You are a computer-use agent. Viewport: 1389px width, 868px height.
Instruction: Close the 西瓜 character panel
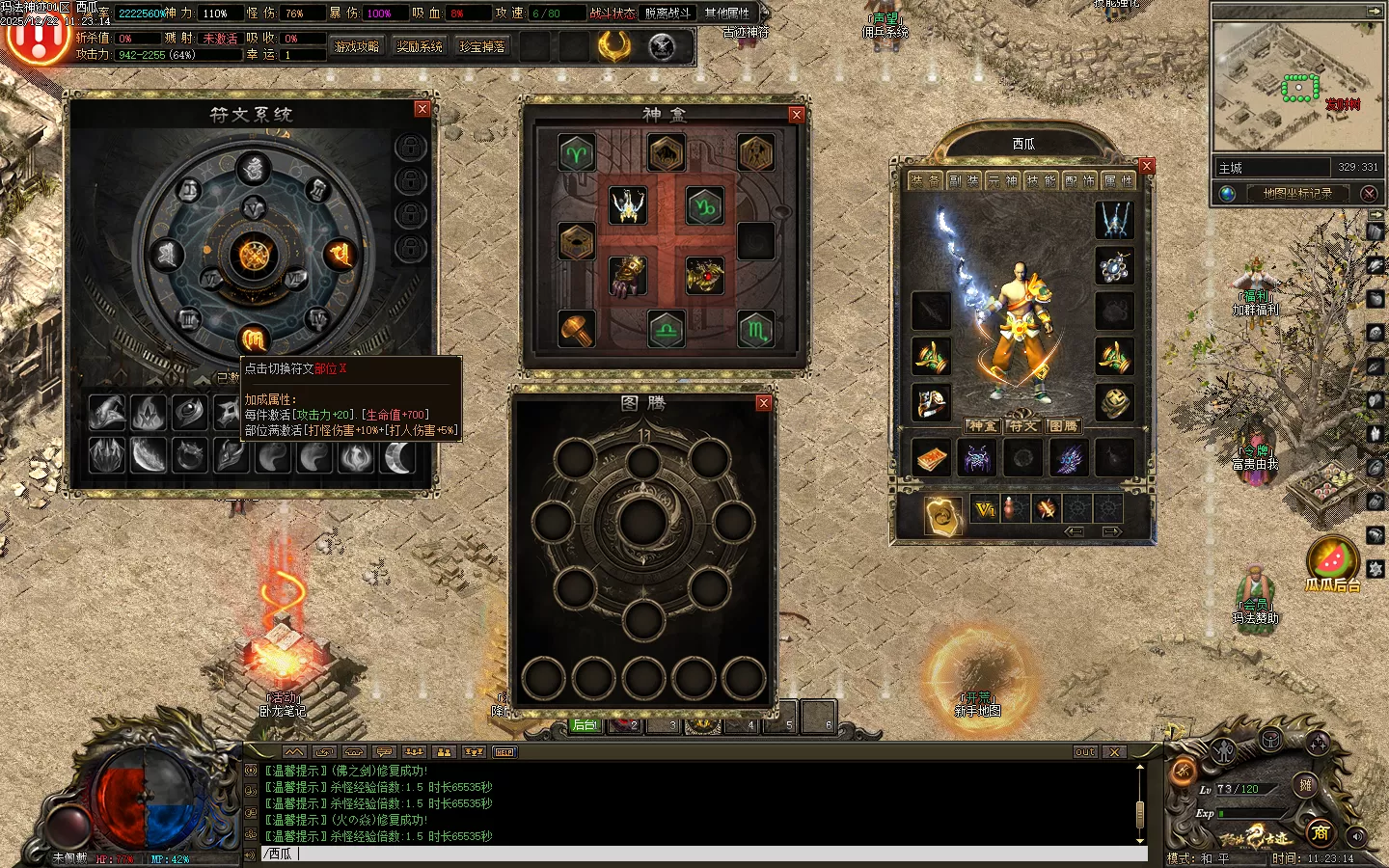(1147, 166)
